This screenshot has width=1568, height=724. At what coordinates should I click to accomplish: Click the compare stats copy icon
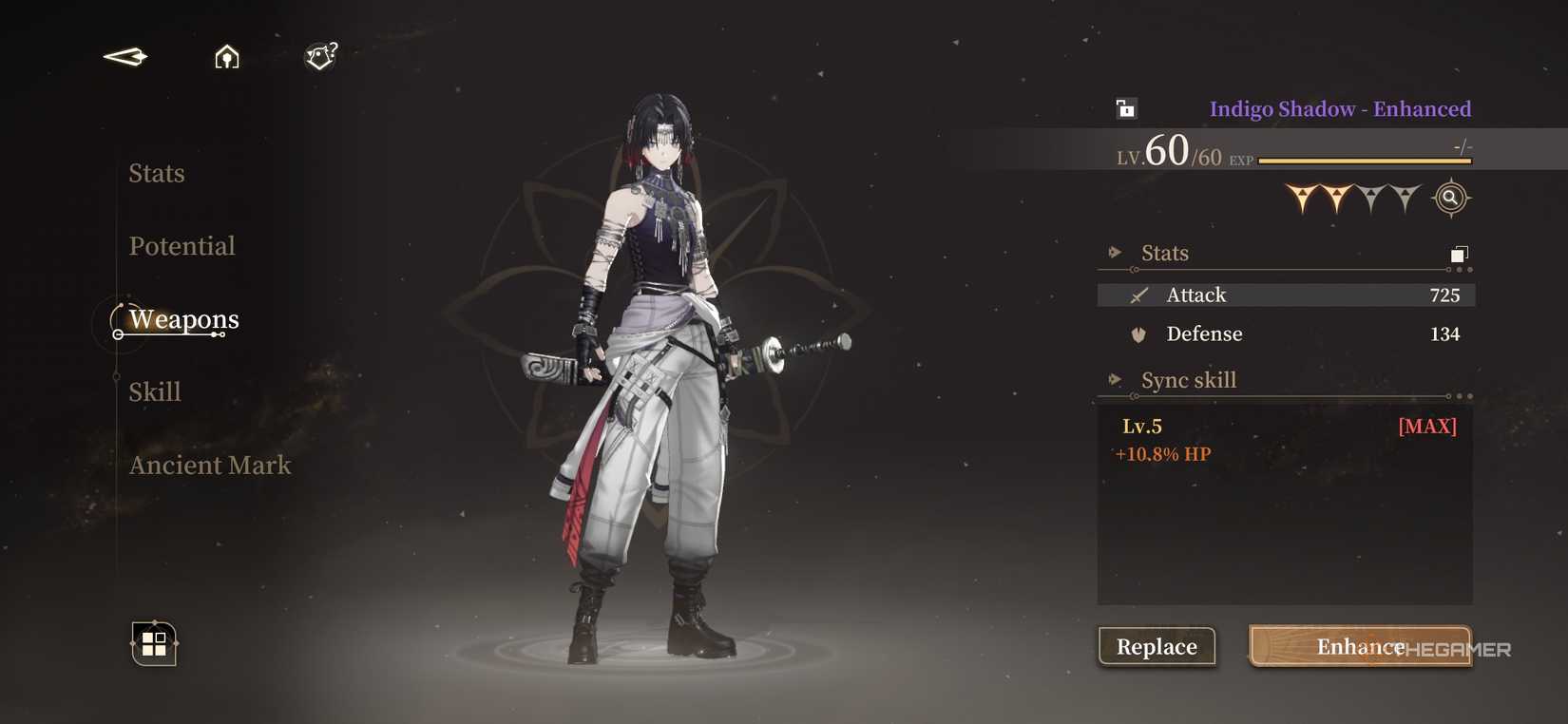(x=1457, y=255)
